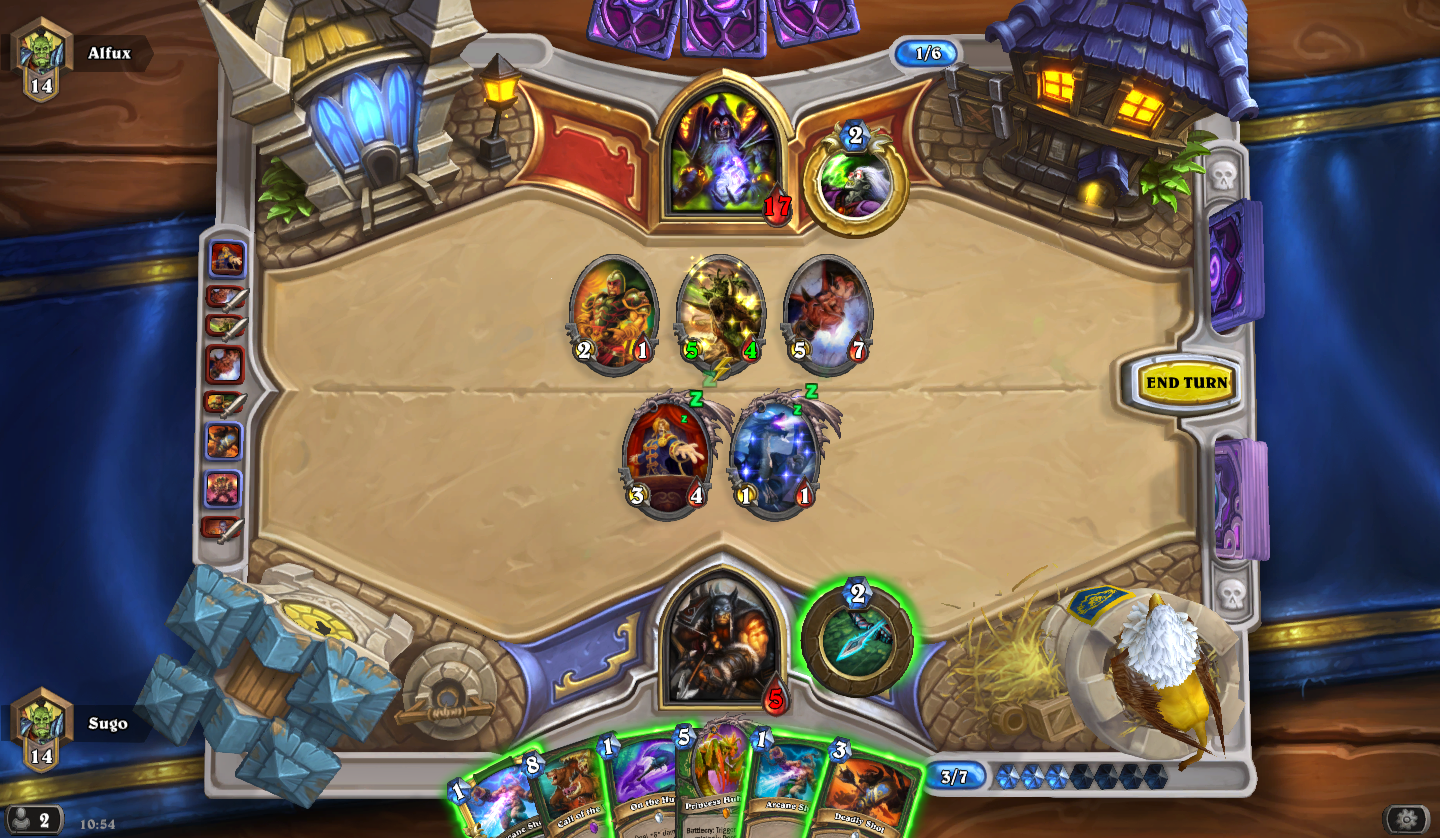Select your friendly 1/1 blue minion
Image resolution: width=1440 pixels, height=838 pixels.
click(x=775, y=455)
